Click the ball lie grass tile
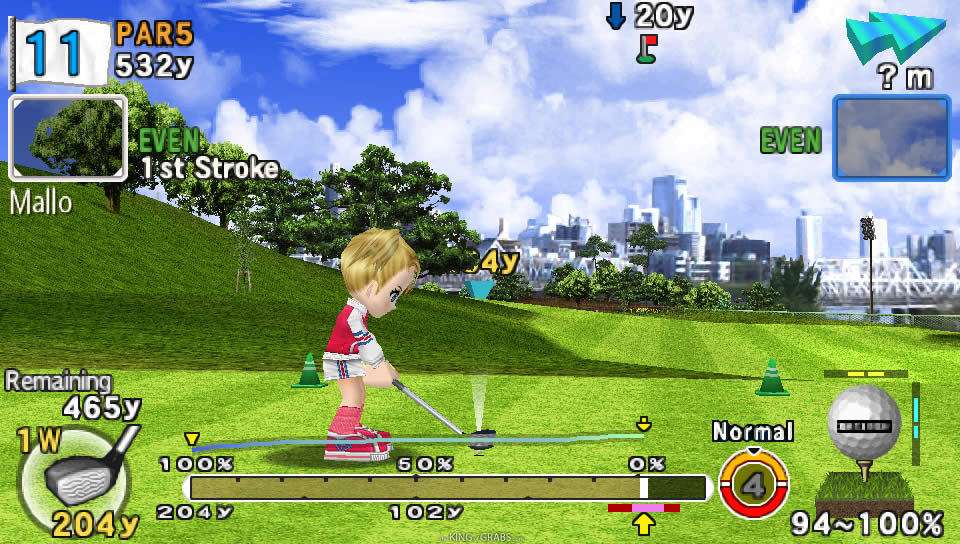 pos(864,488)
